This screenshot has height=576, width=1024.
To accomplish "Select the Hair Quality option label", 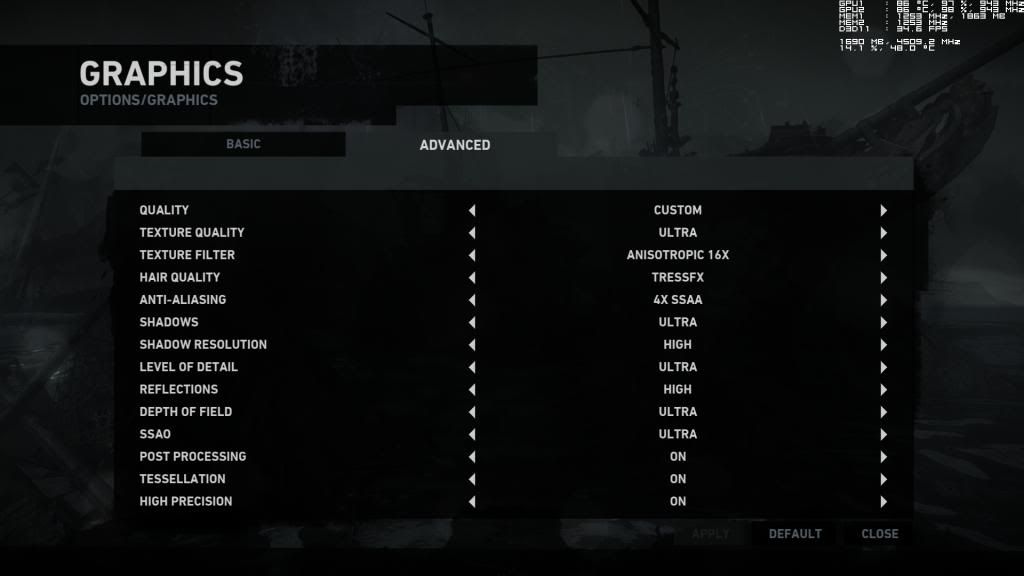I will [x=180, y=277].
